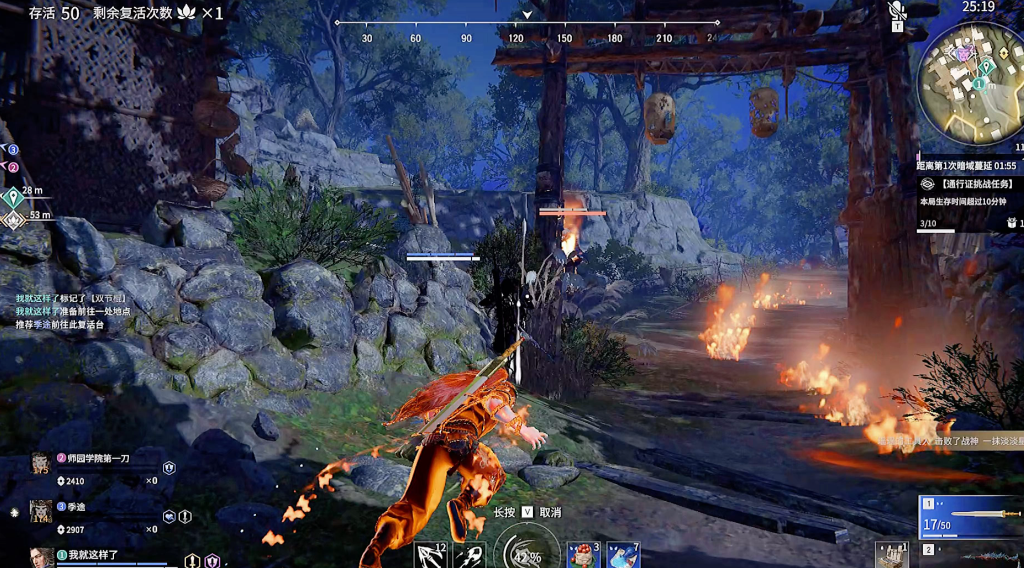Click the 28 m teal waypoint indicator
The height and width of the screenshot is (568, 1024).
[14, 195]
